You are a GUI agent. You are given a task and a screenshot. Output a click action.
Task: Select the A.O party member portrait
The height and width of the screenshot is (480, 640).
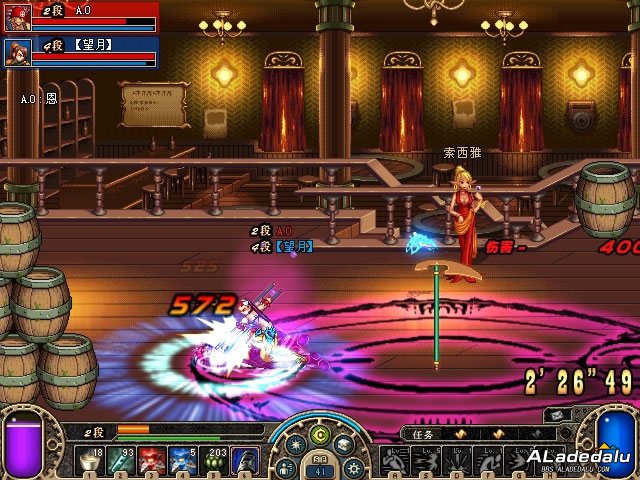tap(18, 18)
